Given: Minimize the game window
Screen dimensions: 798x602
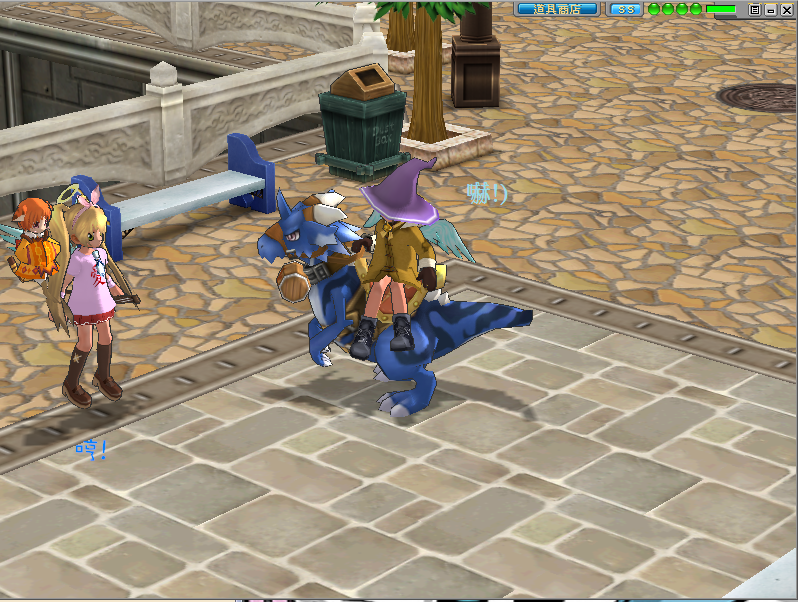Looking at the screenshot, I should [770, 9].
